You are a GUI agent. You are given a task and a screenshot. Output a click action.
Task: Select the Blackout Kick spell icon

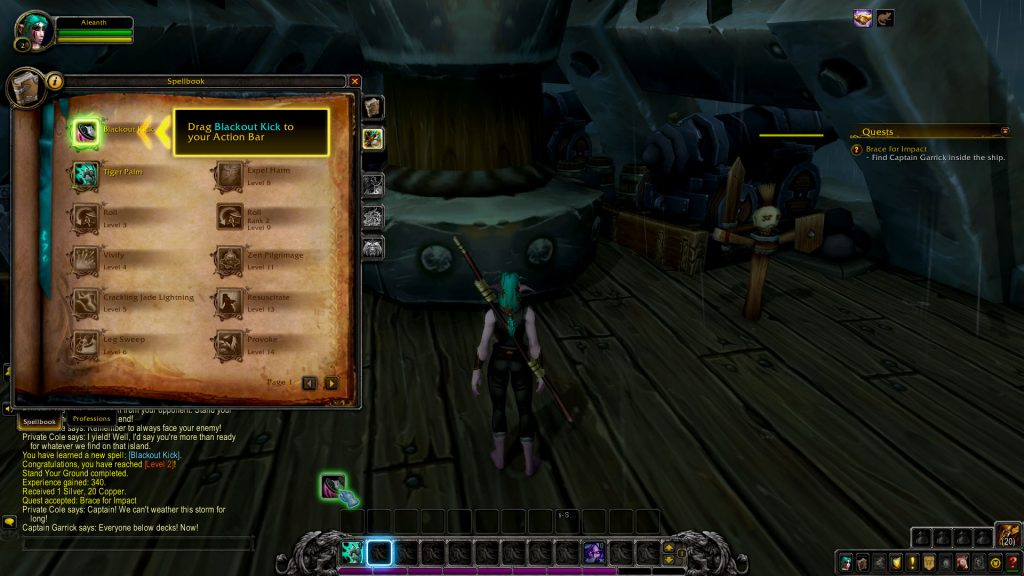pos(86,131)
